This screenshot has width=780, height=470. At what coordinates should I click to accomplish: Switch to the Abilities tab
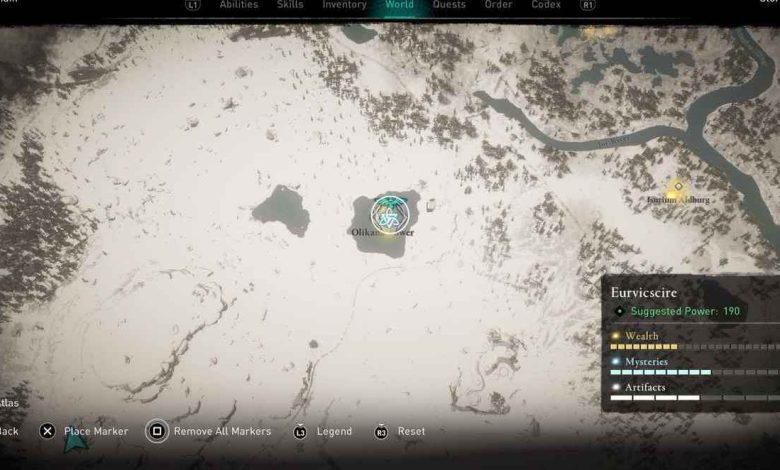pos(238,5)
